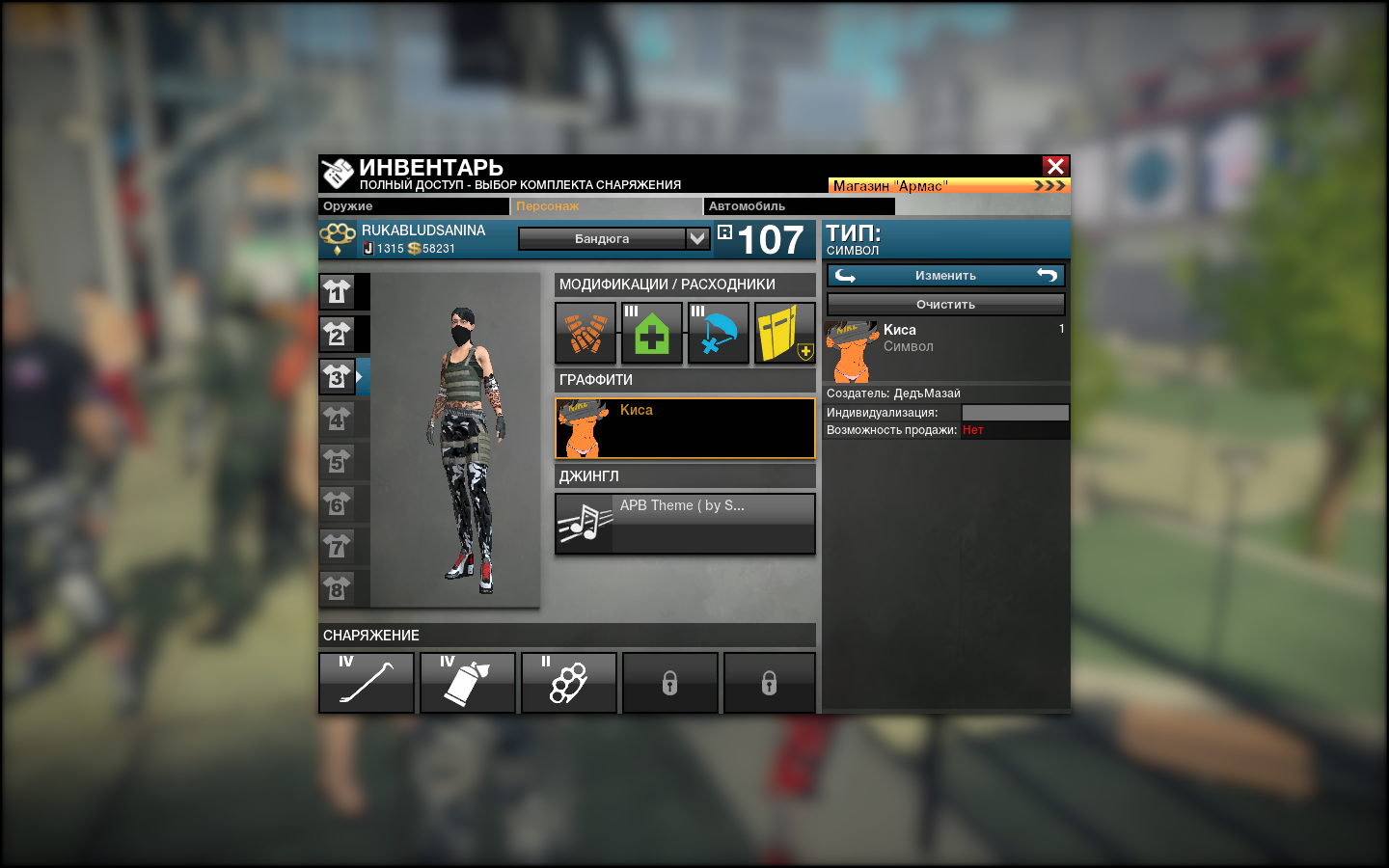The width and height of the screenshot is (1389, 868).
Task: Open the APB Theme jingle slot
Action: (x=685, y=524)
